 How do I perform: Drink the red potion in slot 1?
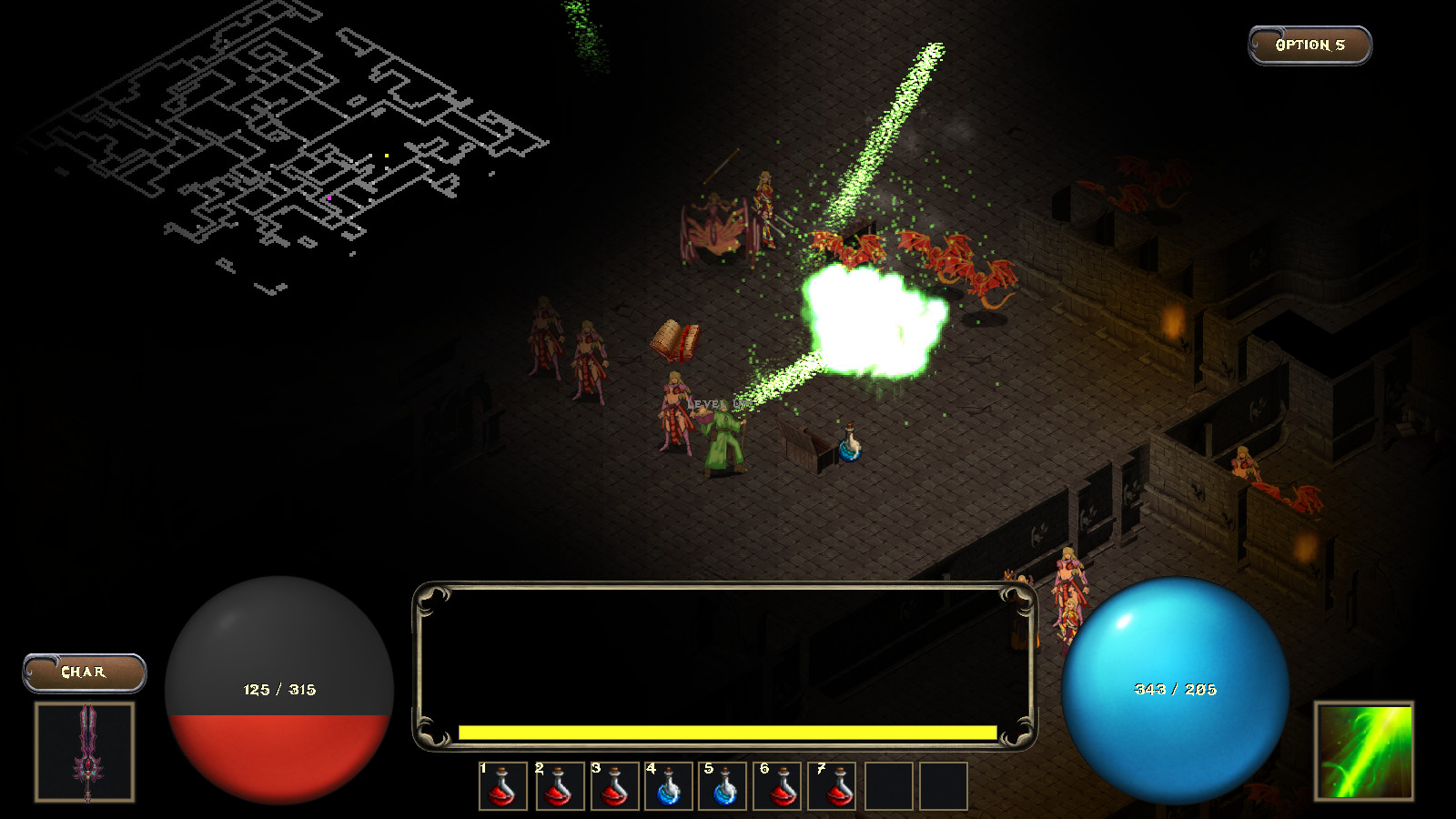[503, 788]
